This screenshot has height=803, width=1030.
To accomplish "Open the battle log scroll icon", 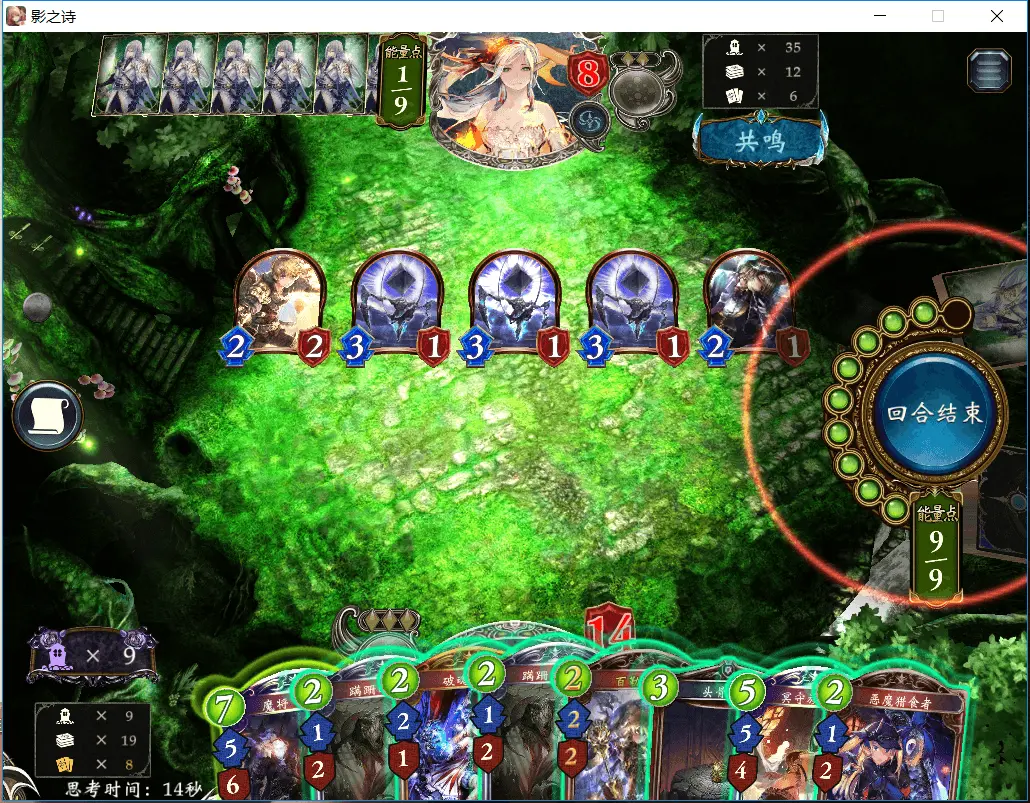I will coord(46,415).
